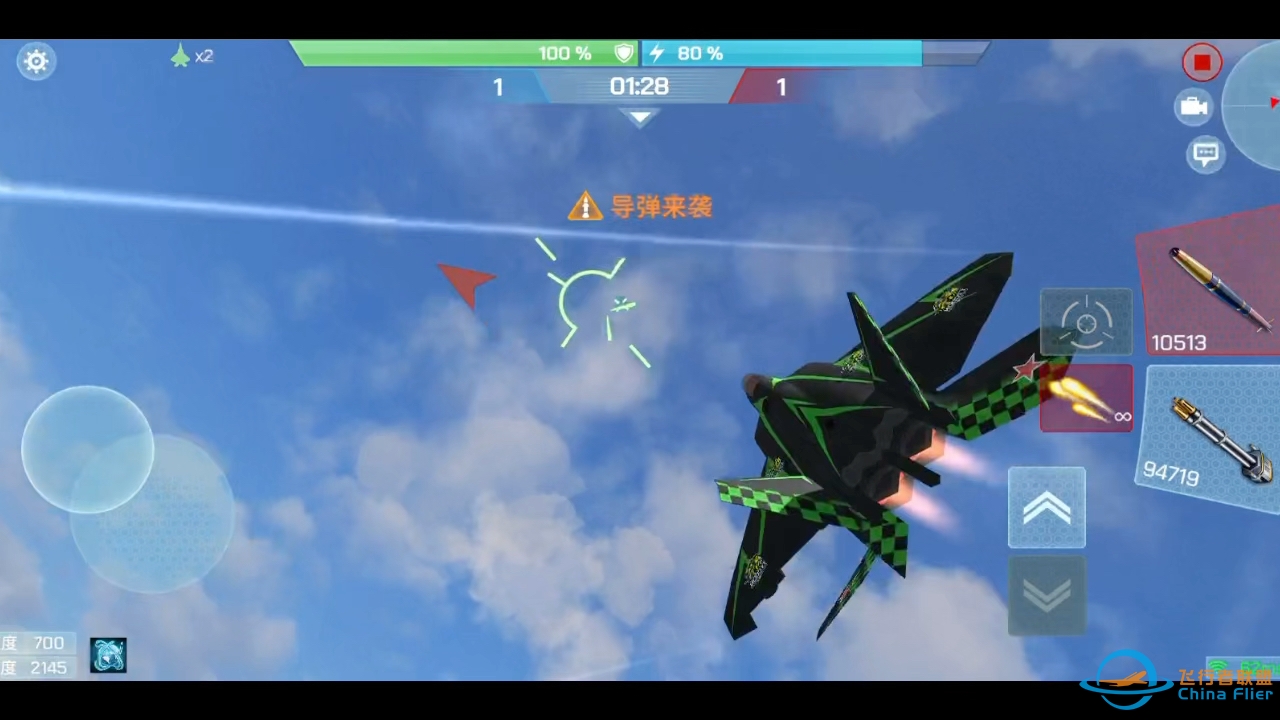Fire the machine gun showing 94719 ammo
1280x720 pixels.
pyautogui.click(x=1210, y=430)
